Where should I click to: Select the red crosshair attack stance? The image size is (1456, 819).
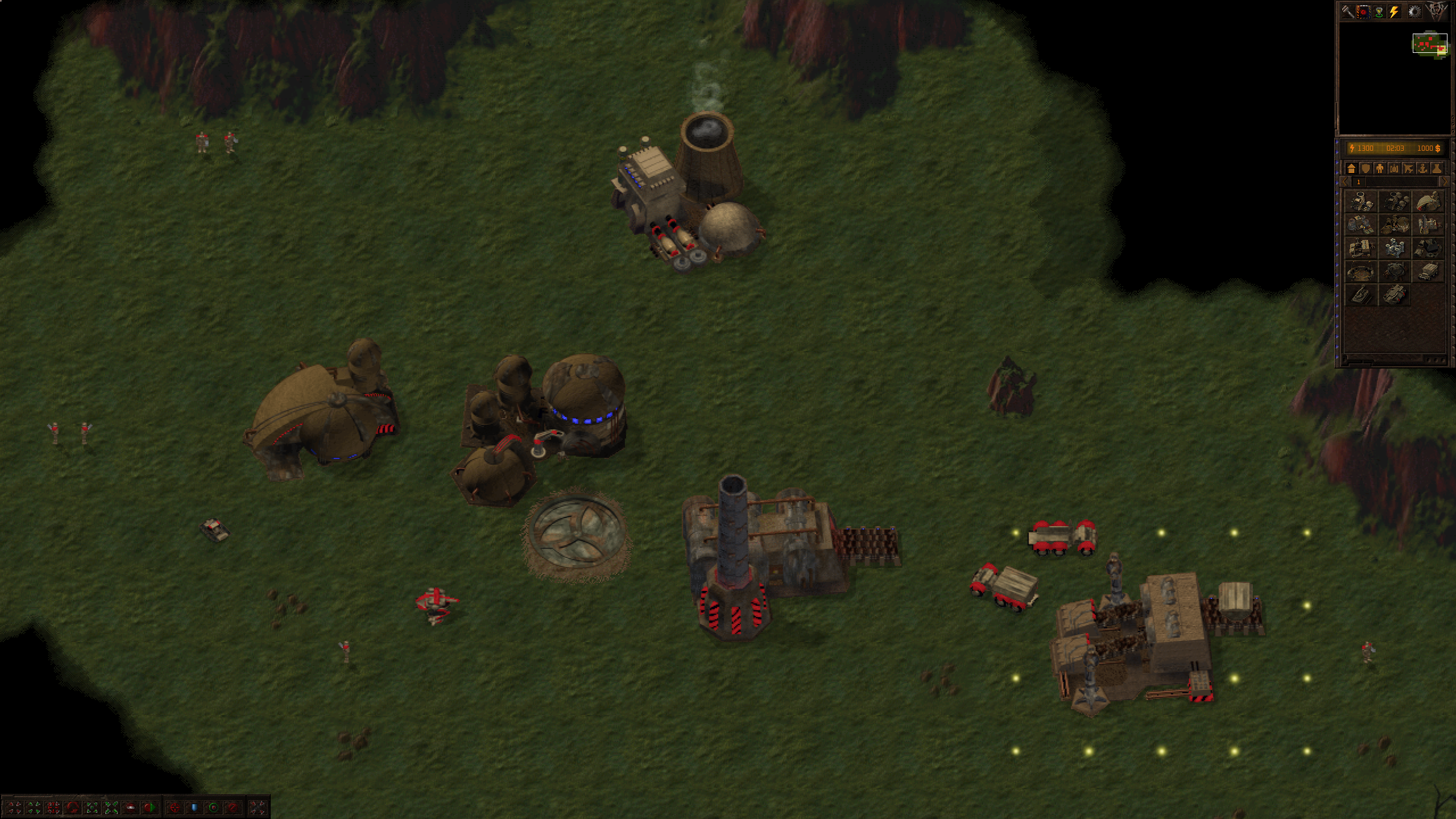[x=175, y=808]
